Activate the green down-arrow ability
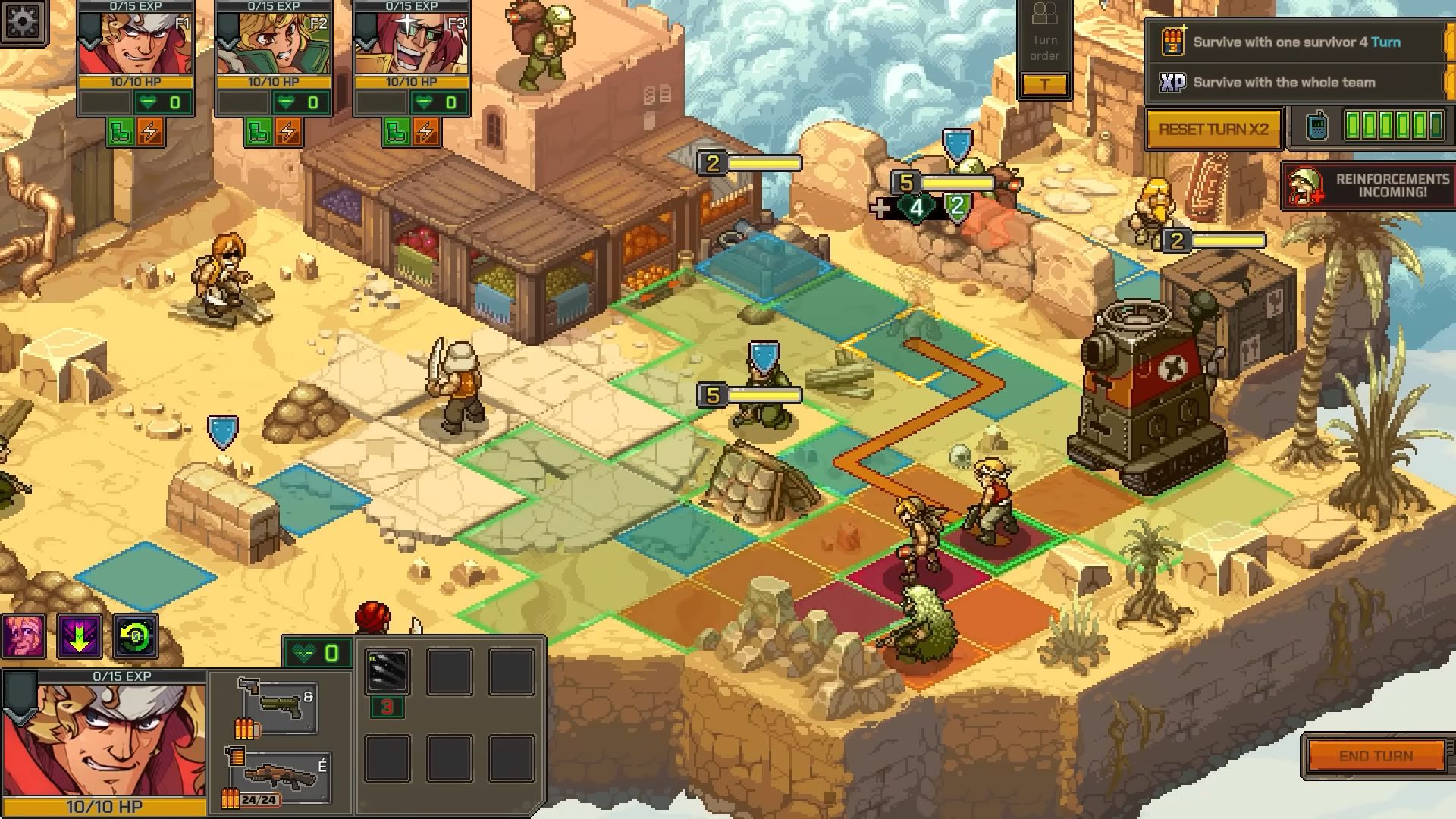Image resolution: width=1456 pixels, height=819 pixels. click(x=80, y=635)
